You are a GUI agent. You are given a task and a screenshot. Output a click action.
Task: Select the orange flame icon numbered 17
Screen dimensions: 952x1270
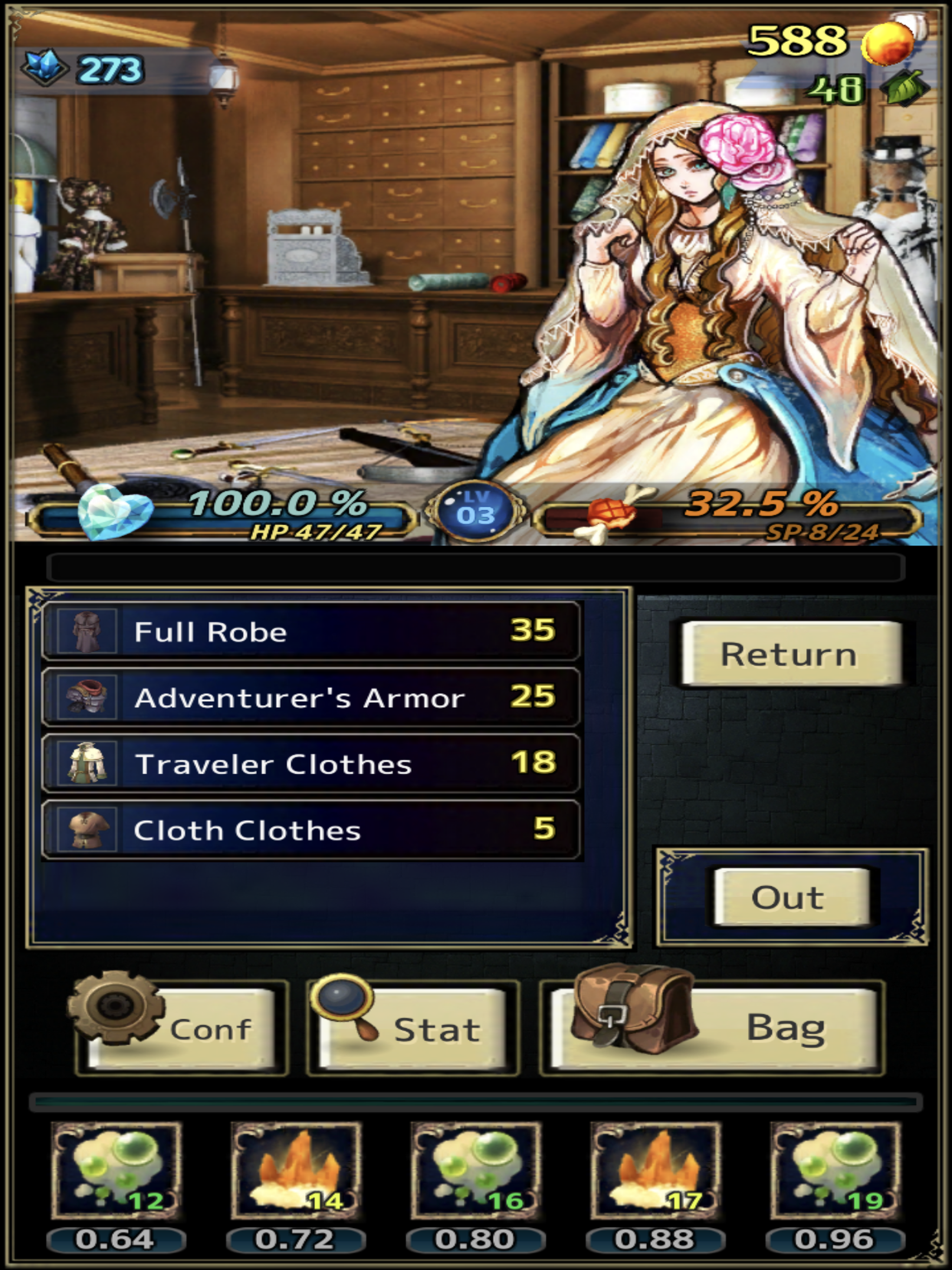tap(656, 1170)
